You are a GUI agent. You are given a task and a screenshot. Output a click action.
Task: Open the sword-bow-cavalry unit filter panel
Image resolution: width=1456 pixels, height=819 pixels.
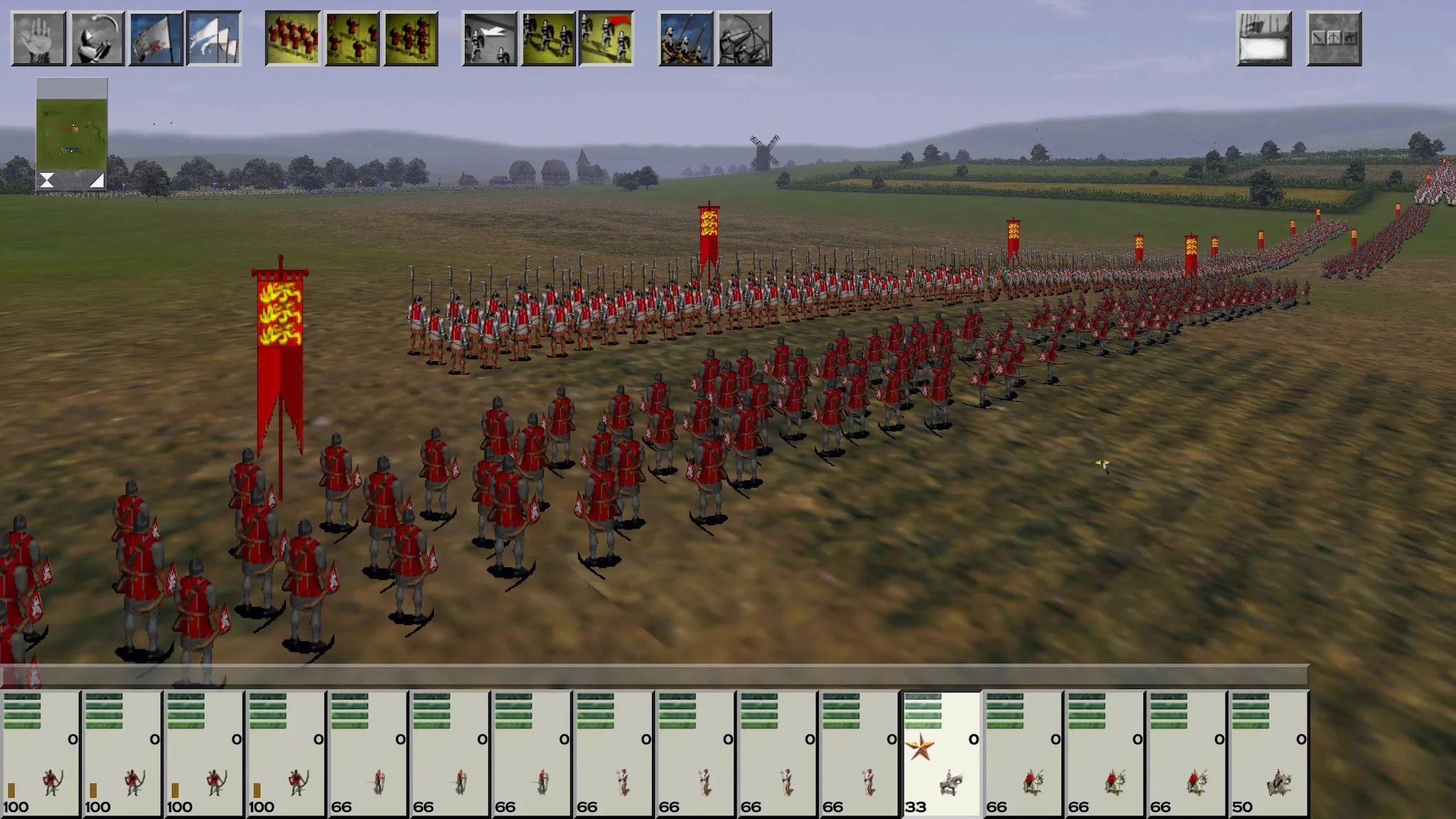[1335, 39]
